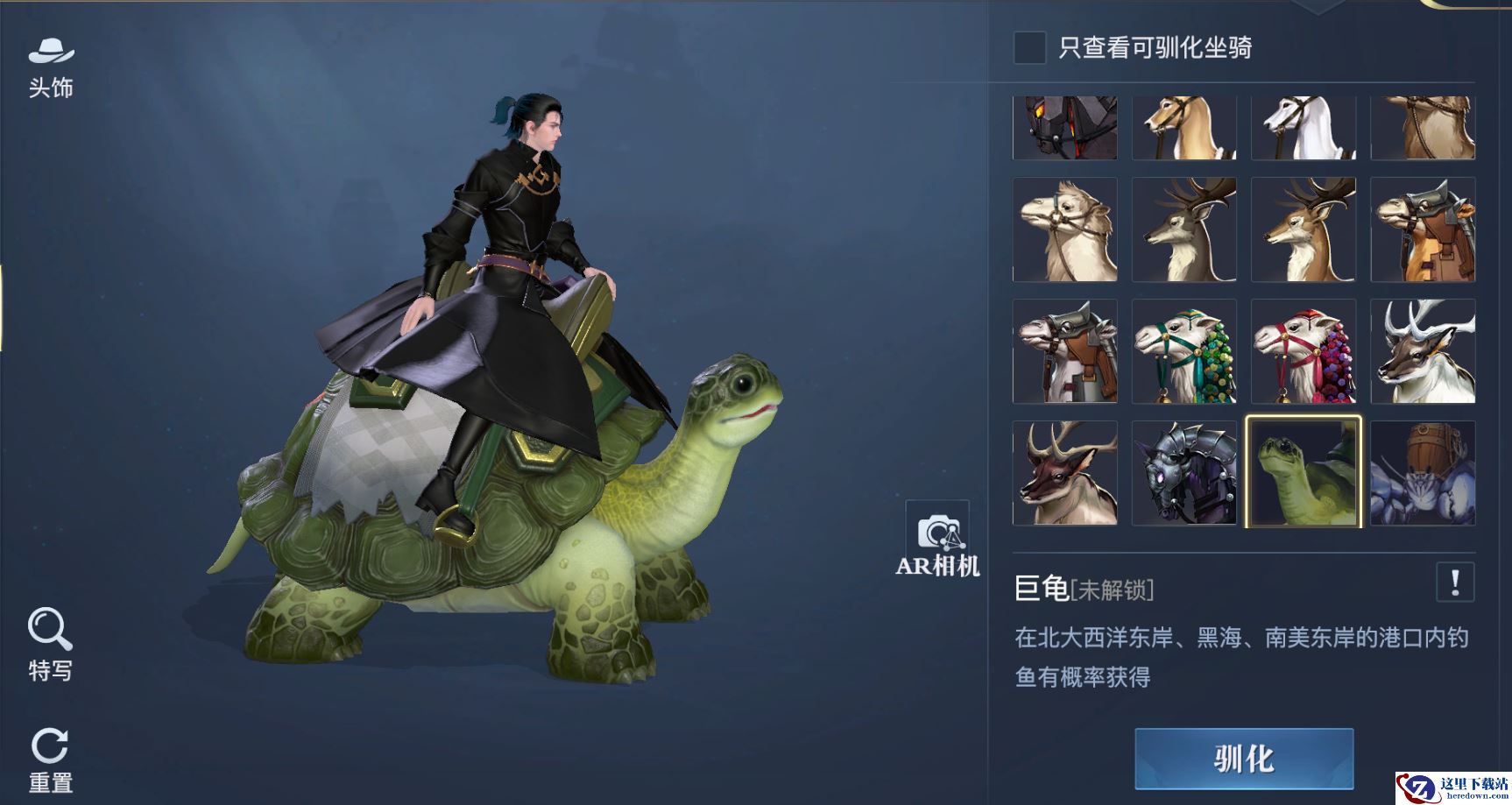
Task: Toggle 只查看可驯化坐骑 checkbox
Action: click(x=1029, y=47)
